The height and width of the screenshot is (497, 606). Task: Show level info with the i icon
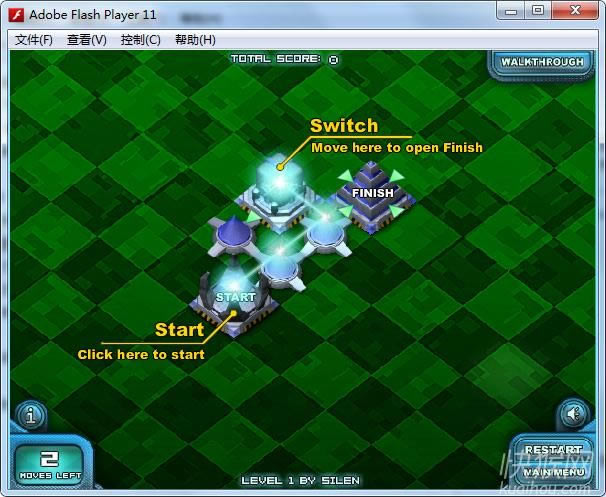point(30,414)
